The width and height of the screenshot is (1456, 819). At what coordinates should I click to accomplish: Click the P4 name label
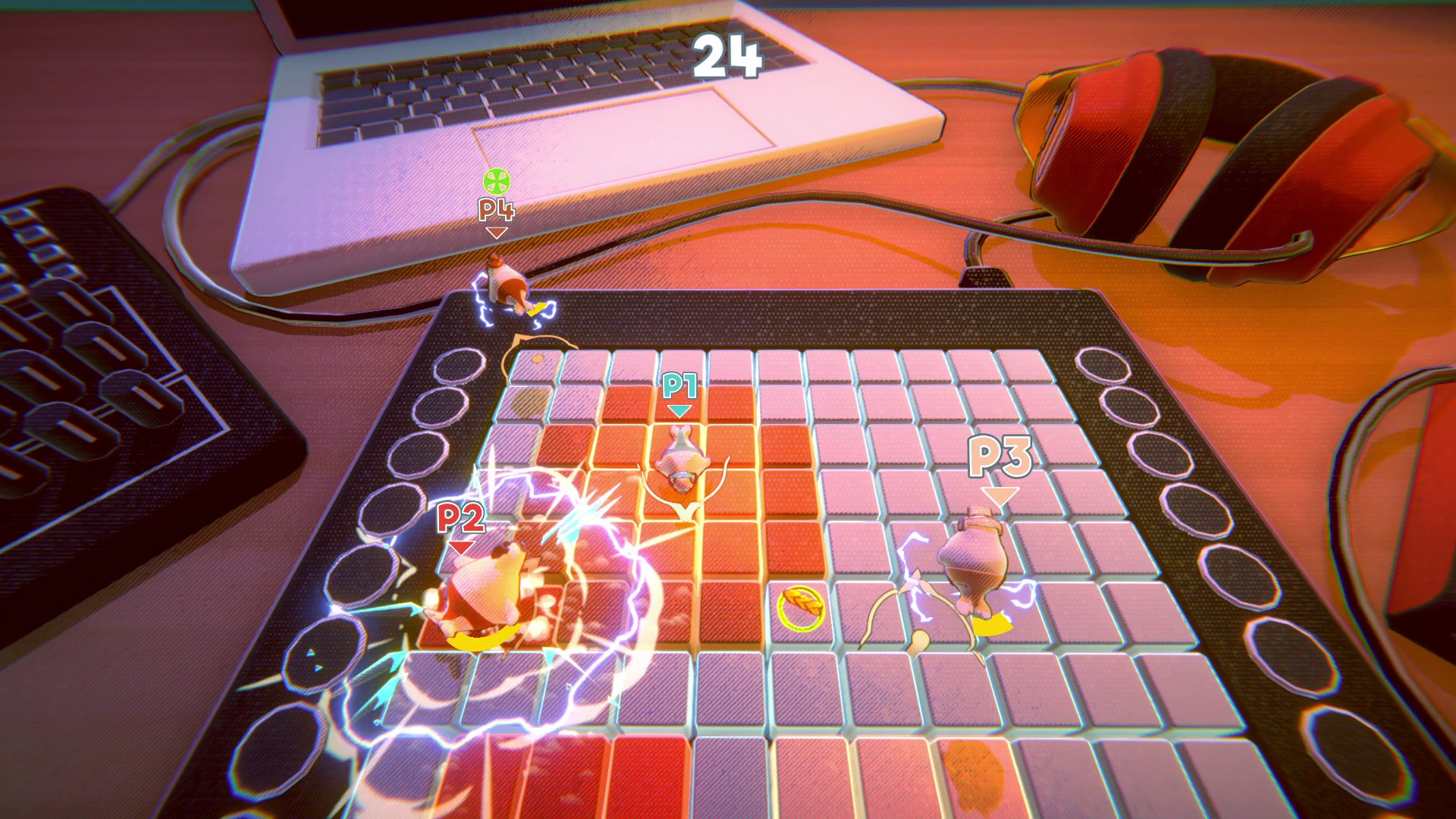[497, 210]
